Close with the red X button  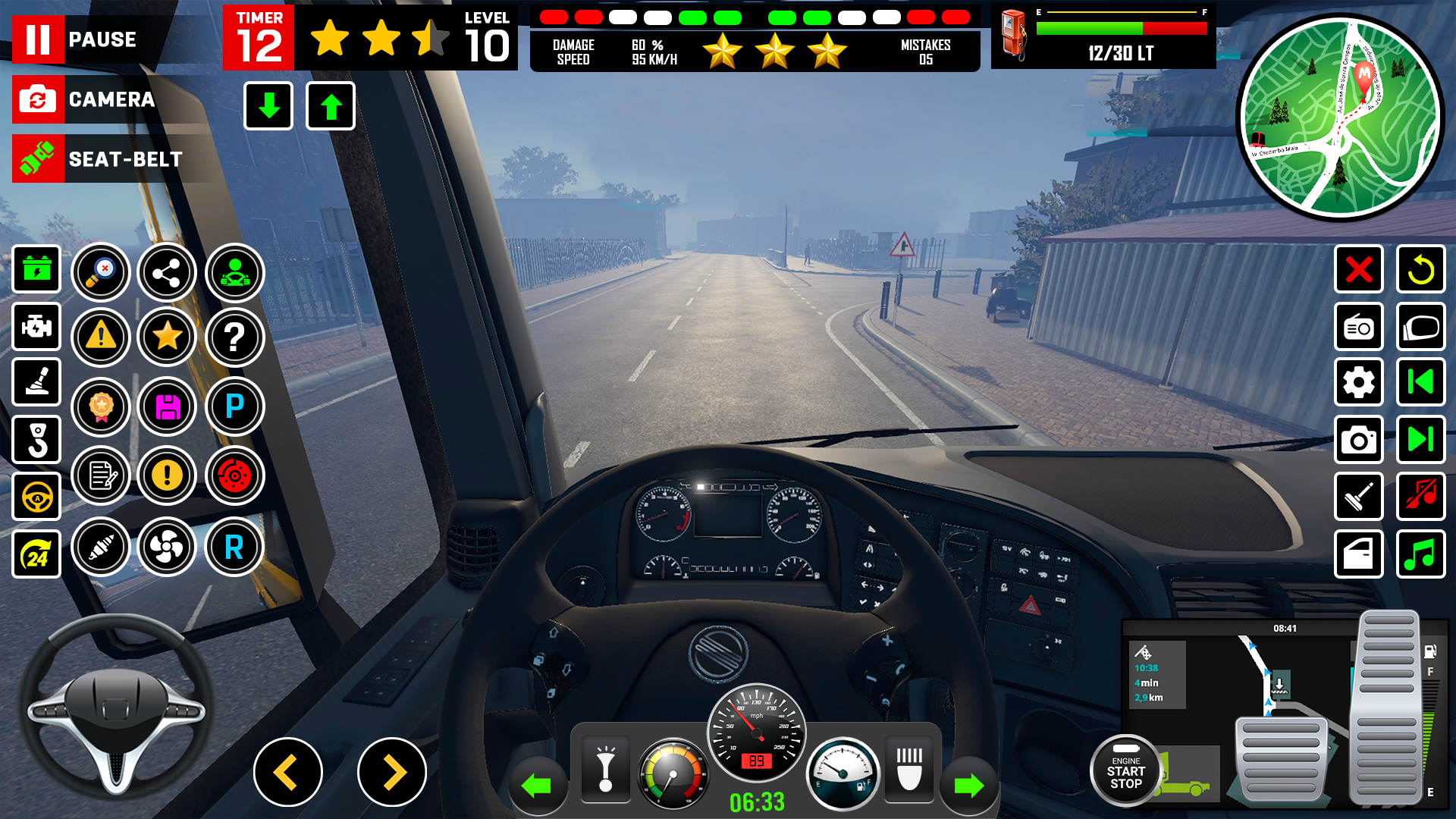[x=1358, y=269]
